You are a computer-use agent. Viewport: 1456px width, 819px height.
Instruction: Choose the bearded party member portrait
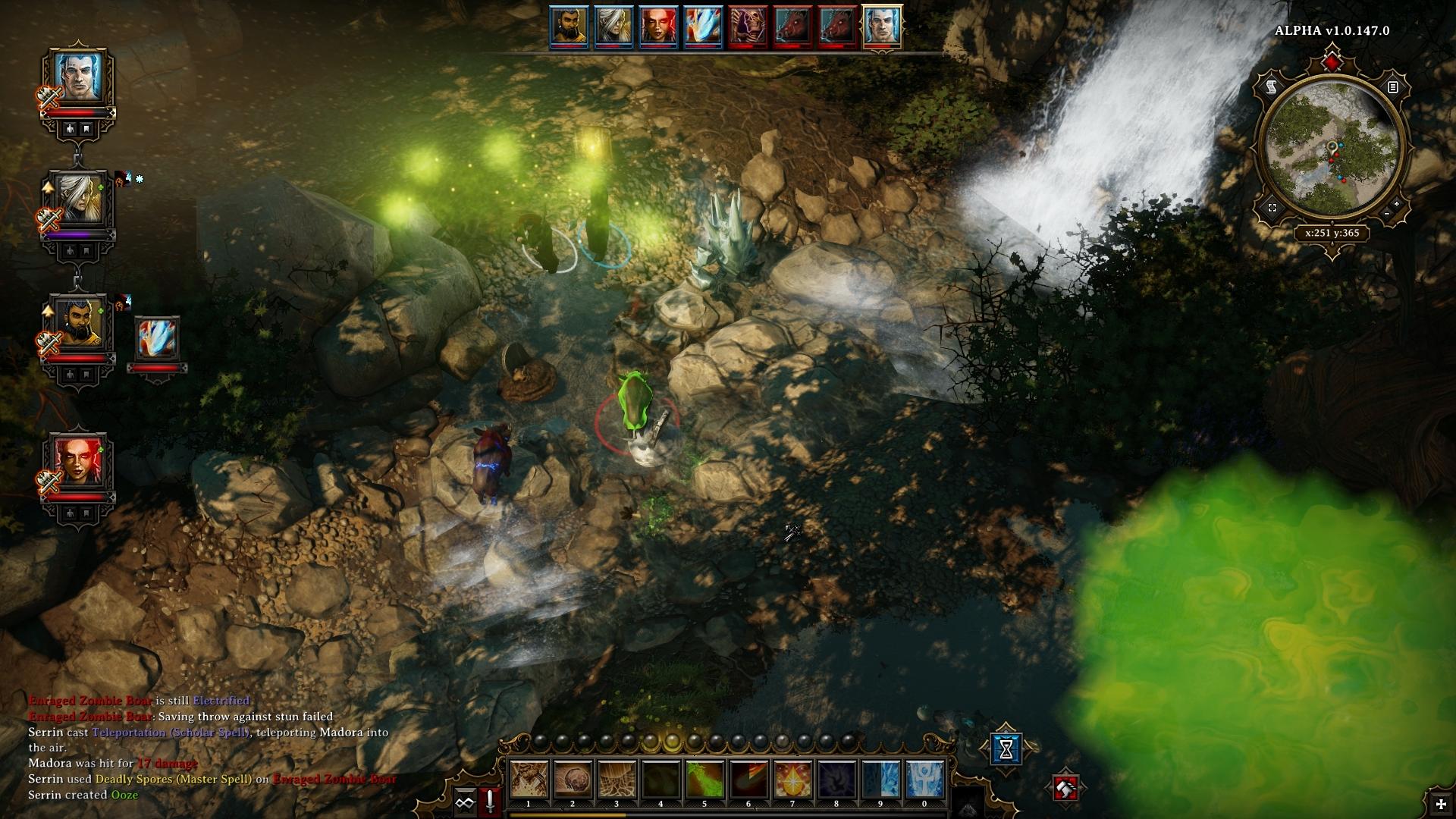[78, 322]
